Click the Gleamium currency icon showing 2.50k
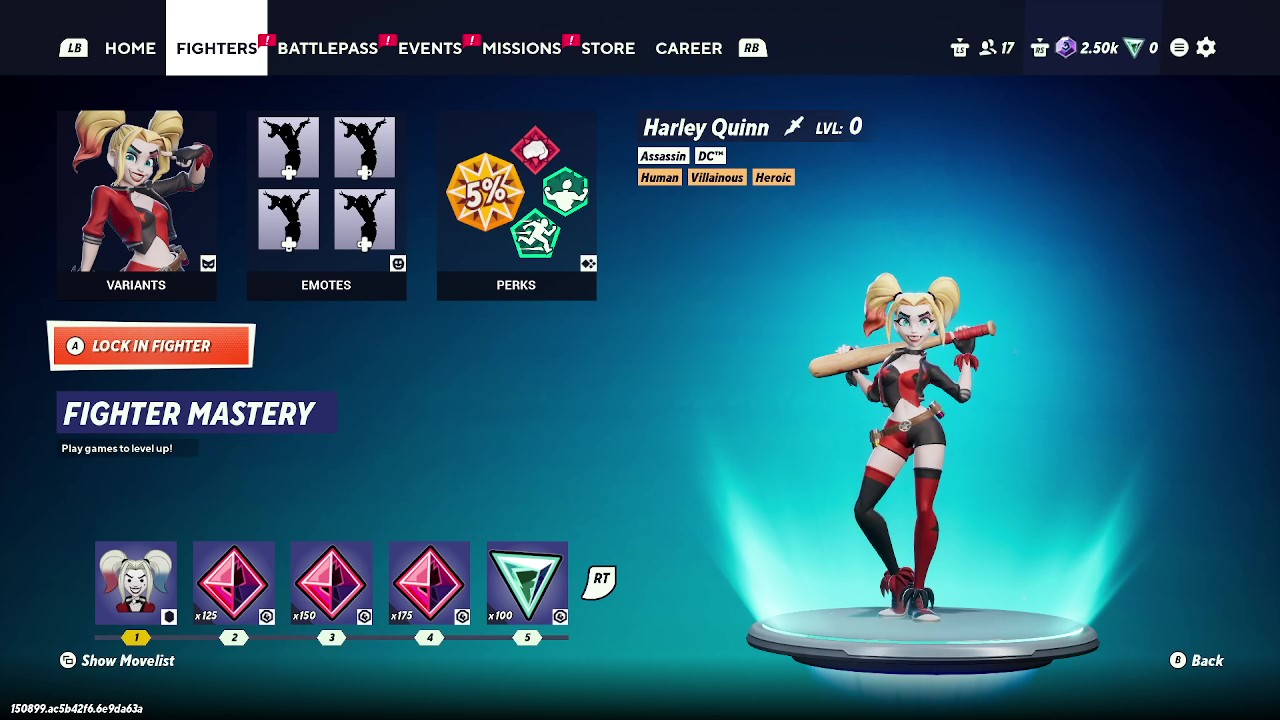Screen dimensions: 1280x720 pyautogui.click(x=1066, y=47)
